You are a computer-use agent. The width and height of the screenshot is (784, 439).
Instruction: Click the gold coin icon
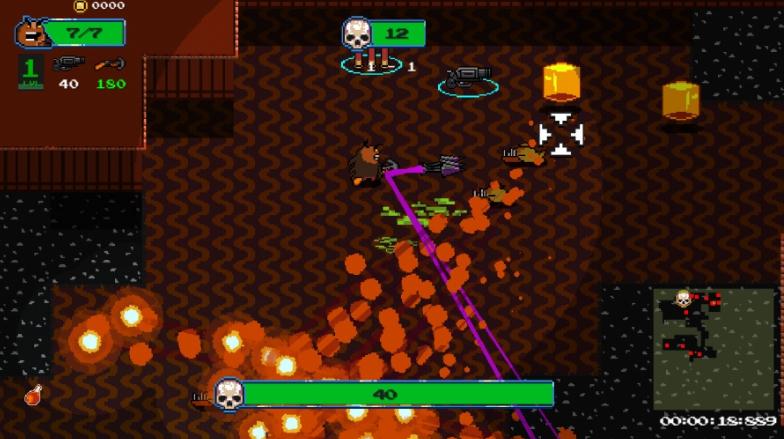81,6
